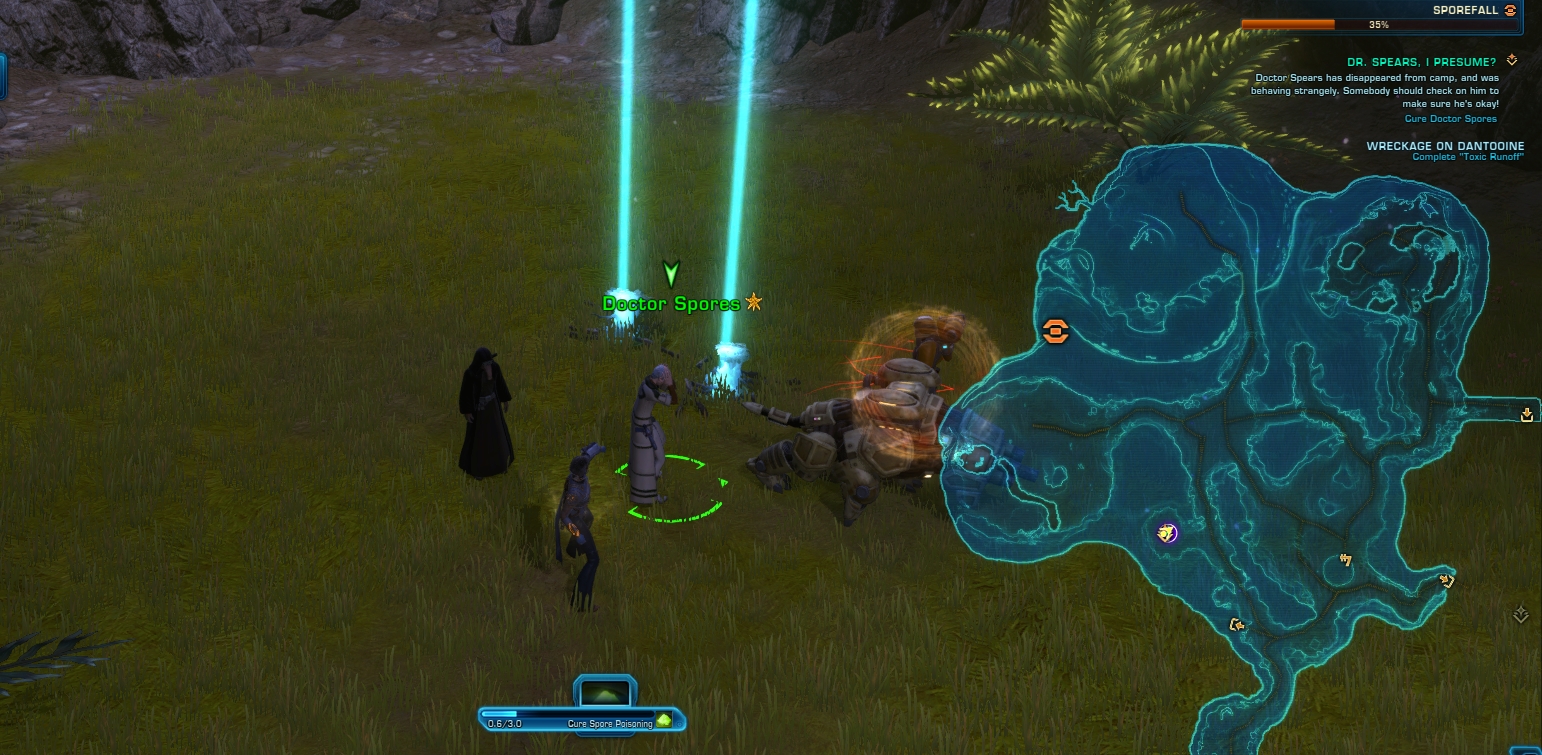This screenshot has width=1542, height=755.
Task: Click the diamond icon beside Dr. Spears mission
Action: coord(1511,61)
